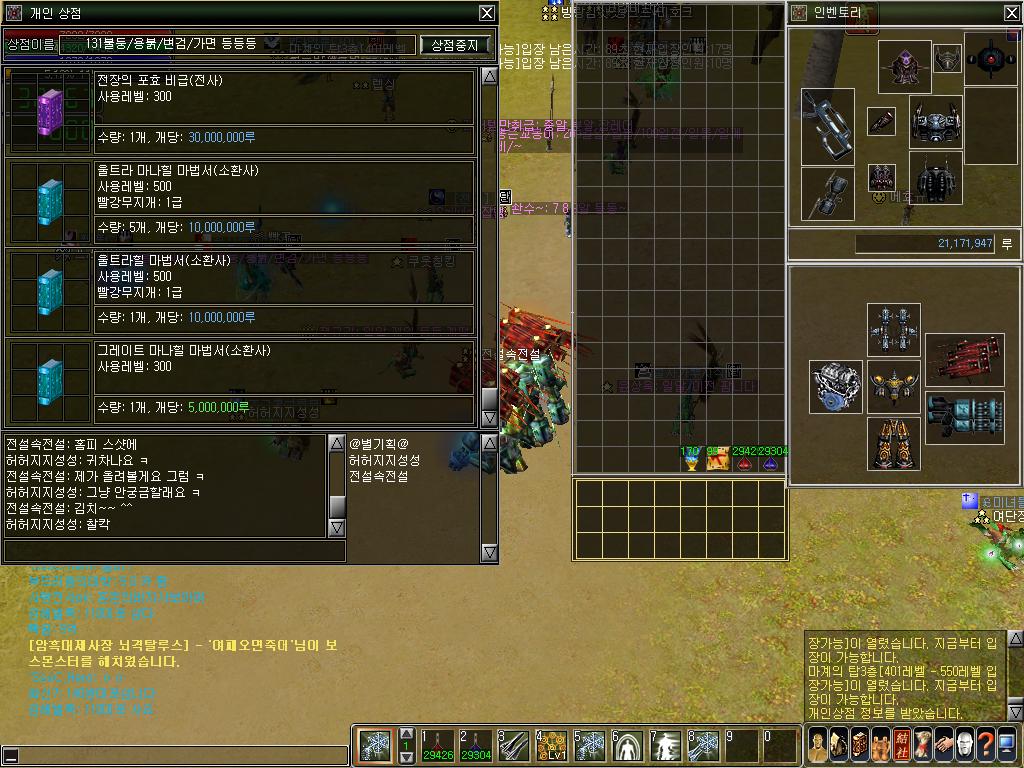Activate hotbar slot 6 glowing figure skill

627,746
